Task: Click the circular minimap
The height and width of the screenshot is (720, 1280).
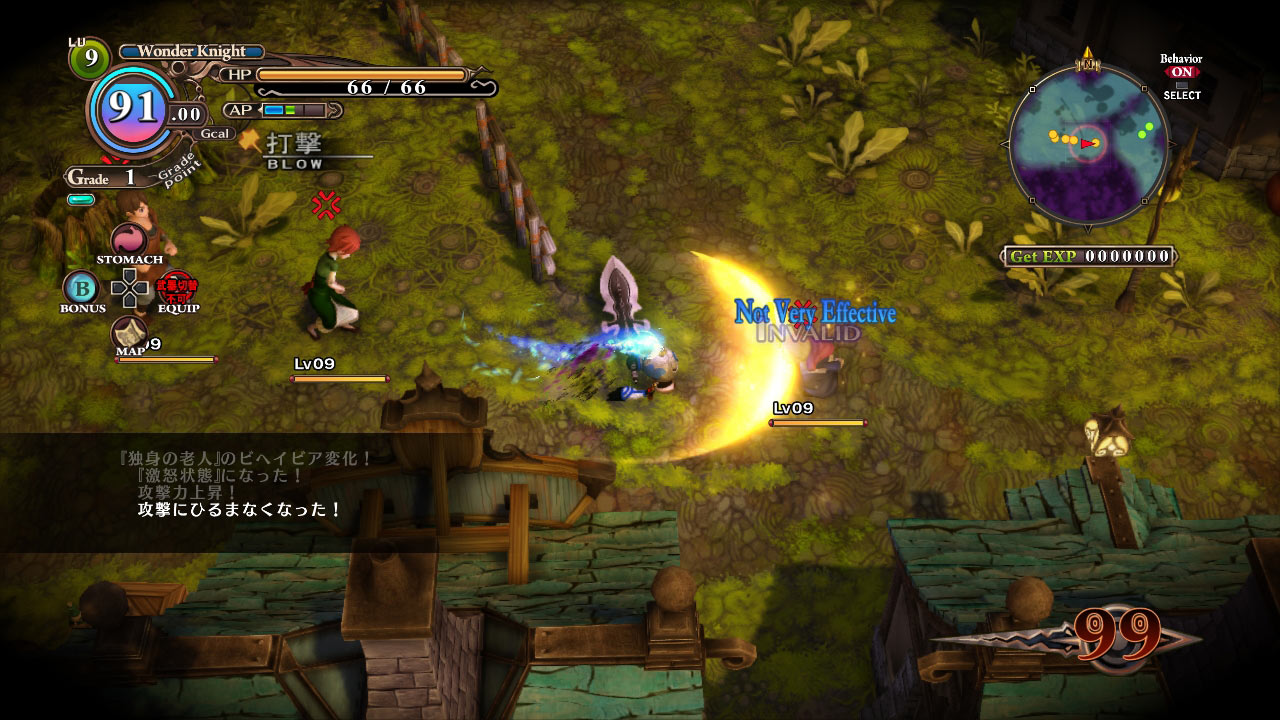Action: pos(1088,143)
